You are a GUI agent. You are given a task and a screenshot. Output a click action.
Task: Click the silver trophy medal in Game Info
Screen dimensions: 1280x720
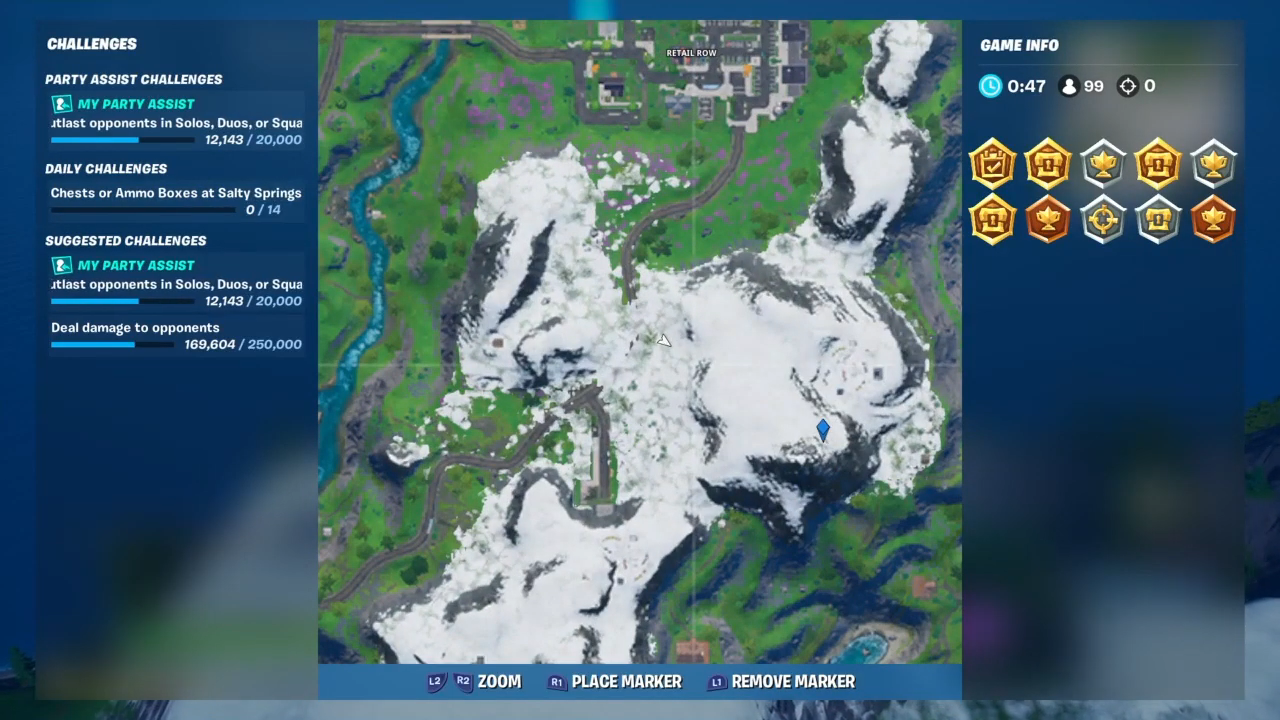1103,165
